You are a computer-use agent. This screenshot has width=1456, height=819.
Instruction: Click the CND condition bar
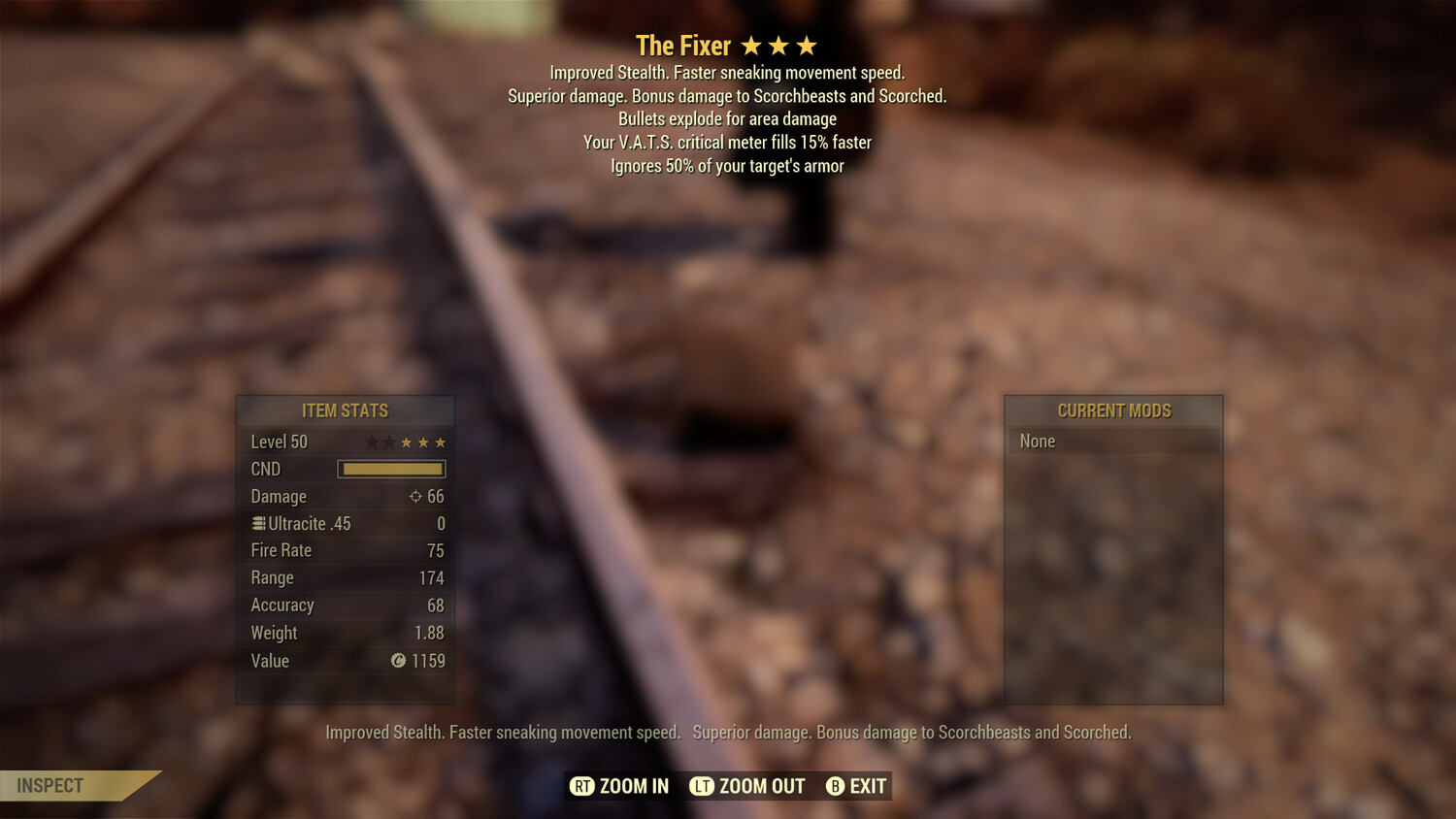coord(391,469)
